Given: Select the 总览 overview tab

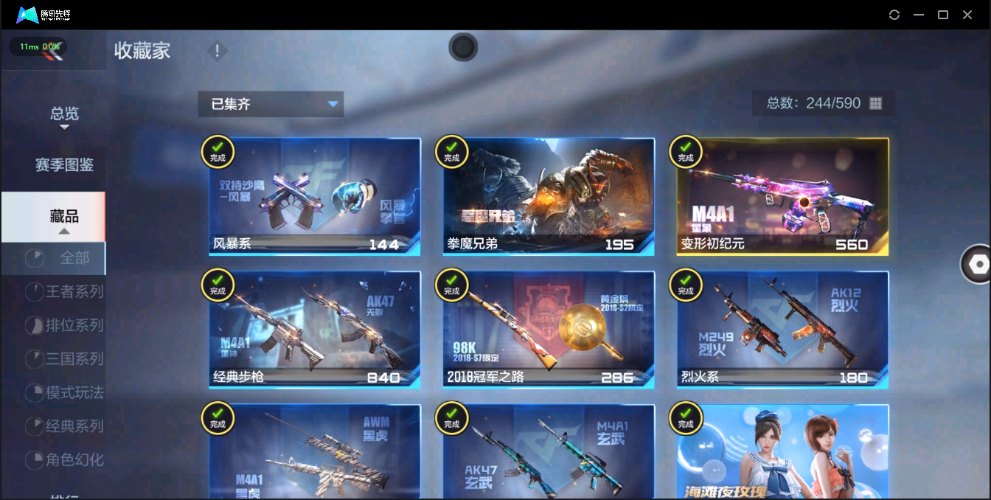Looking at the screenshot, I should point(64,114).
